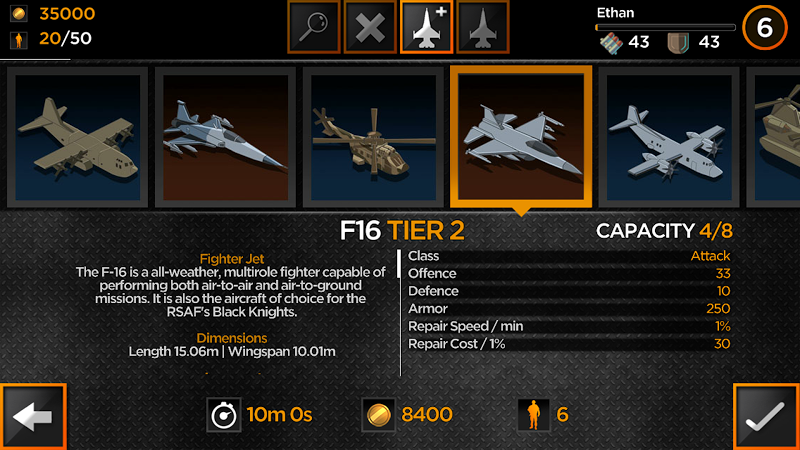Image resolution: width=800 pixels, height=450 pixels.
Task: Click the gold coin balance icon
Action: tap(17, 14)
